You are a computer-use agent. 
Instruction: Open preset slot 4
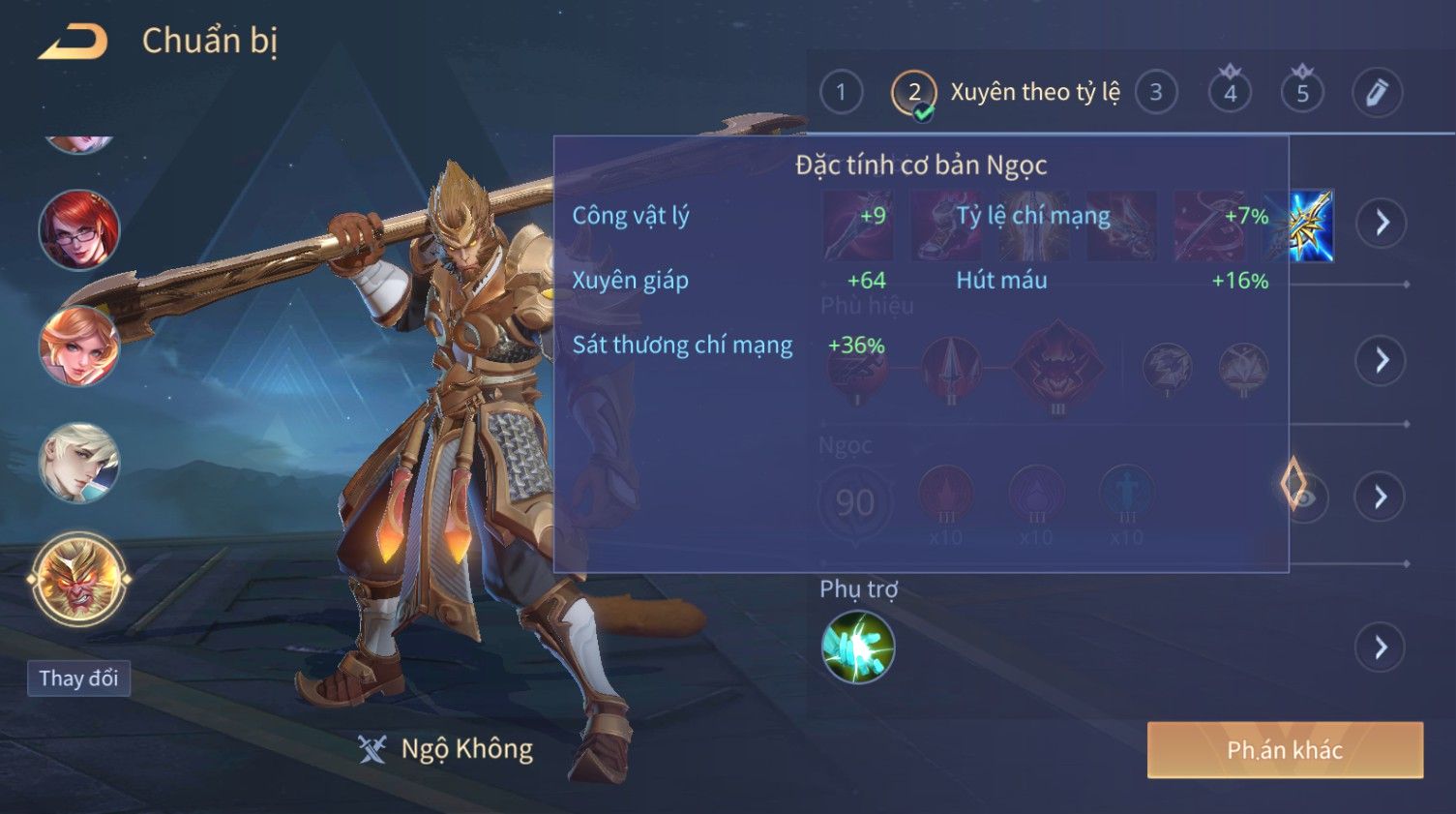[x=1230, y=93]
